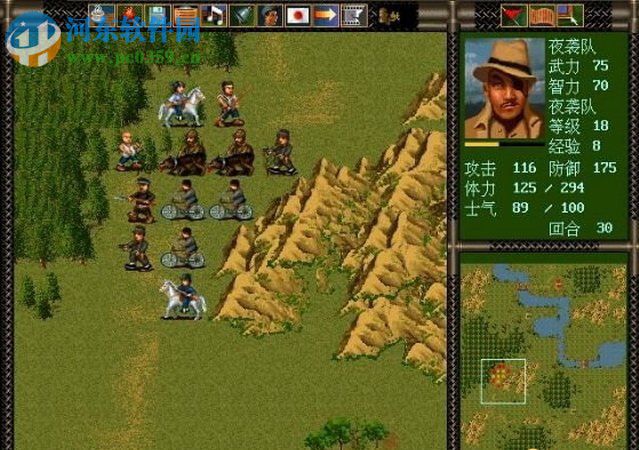Screen dimensions: 639x450
Task: Open the commander portrait toolbar icon
Action: tap(269, 14)
